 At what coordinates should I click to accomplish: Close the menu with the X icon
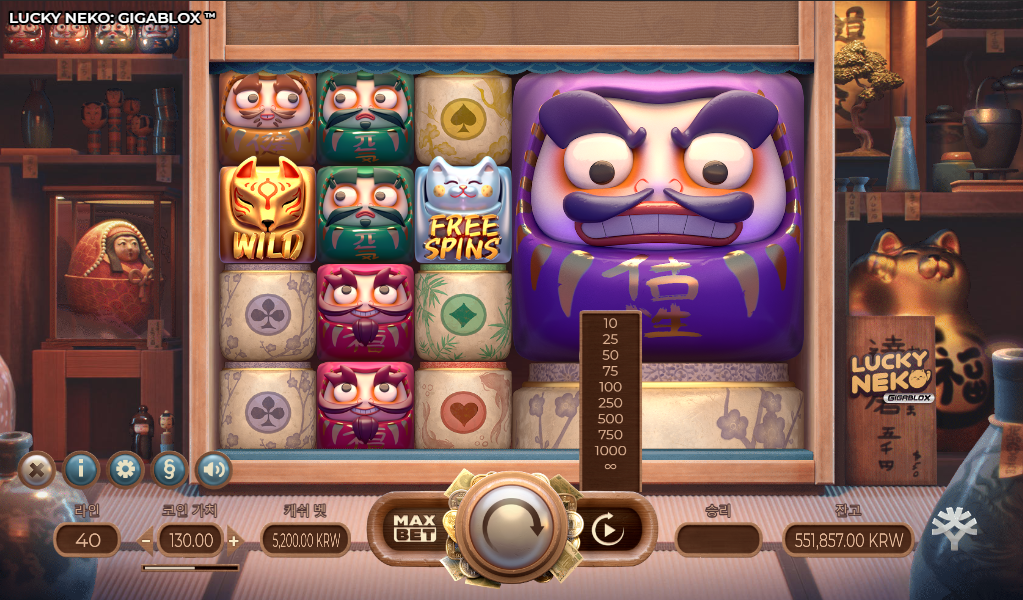tap(37, 469)
